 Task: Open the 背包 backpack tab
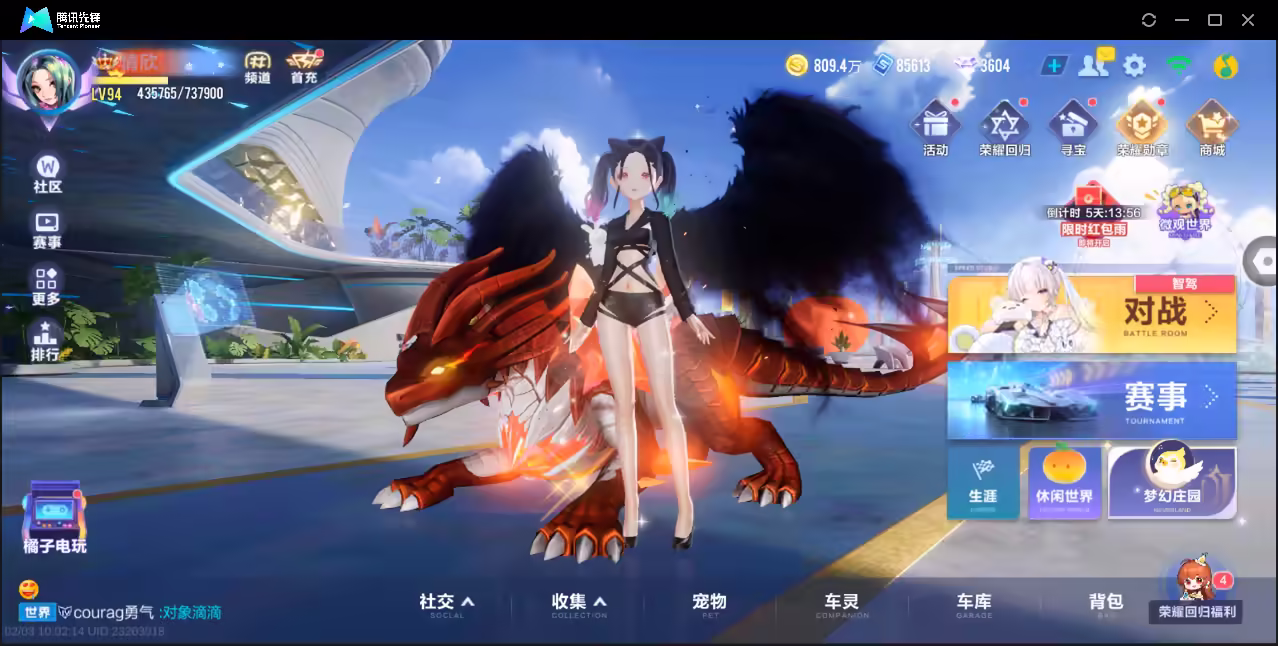[x=1106, y=602]
